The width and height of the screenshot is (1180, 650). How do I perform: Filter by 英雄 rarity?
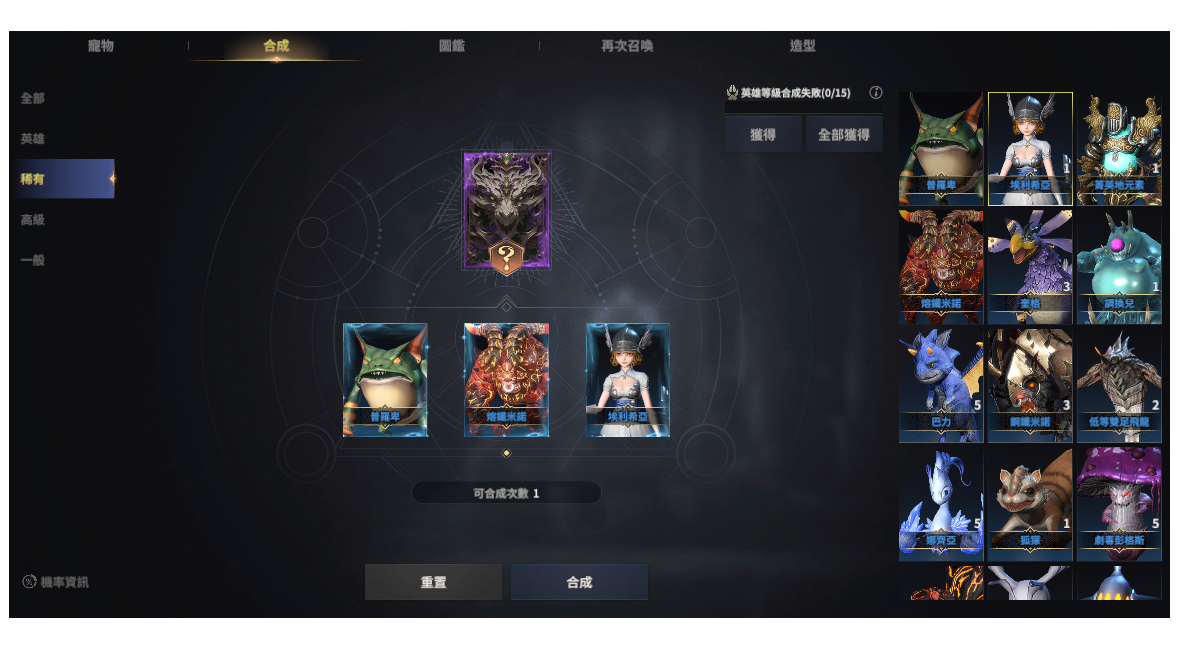[33, 139]
